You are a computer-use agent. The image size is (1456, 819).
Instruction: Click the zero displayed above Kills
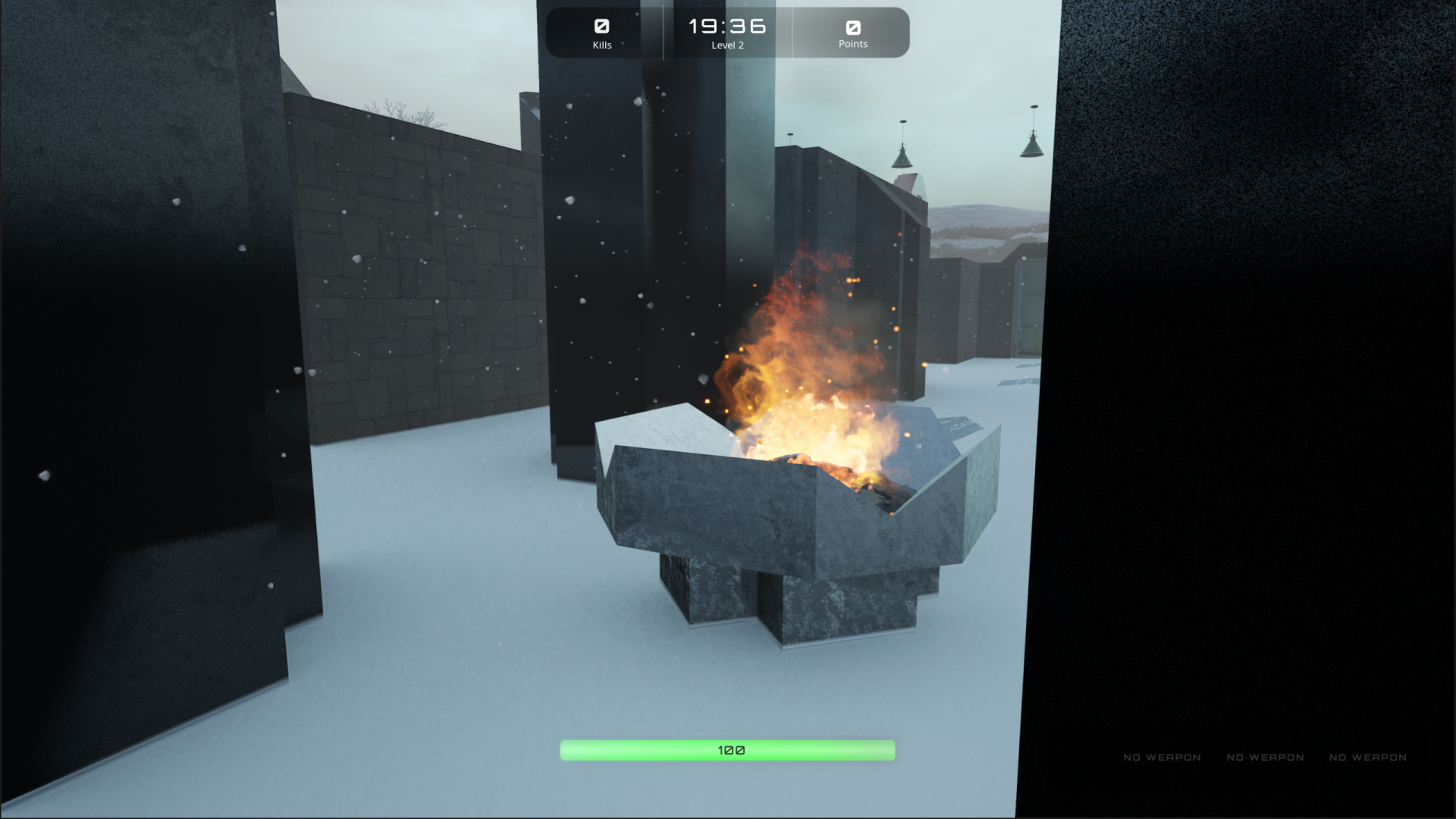(601, 27)
